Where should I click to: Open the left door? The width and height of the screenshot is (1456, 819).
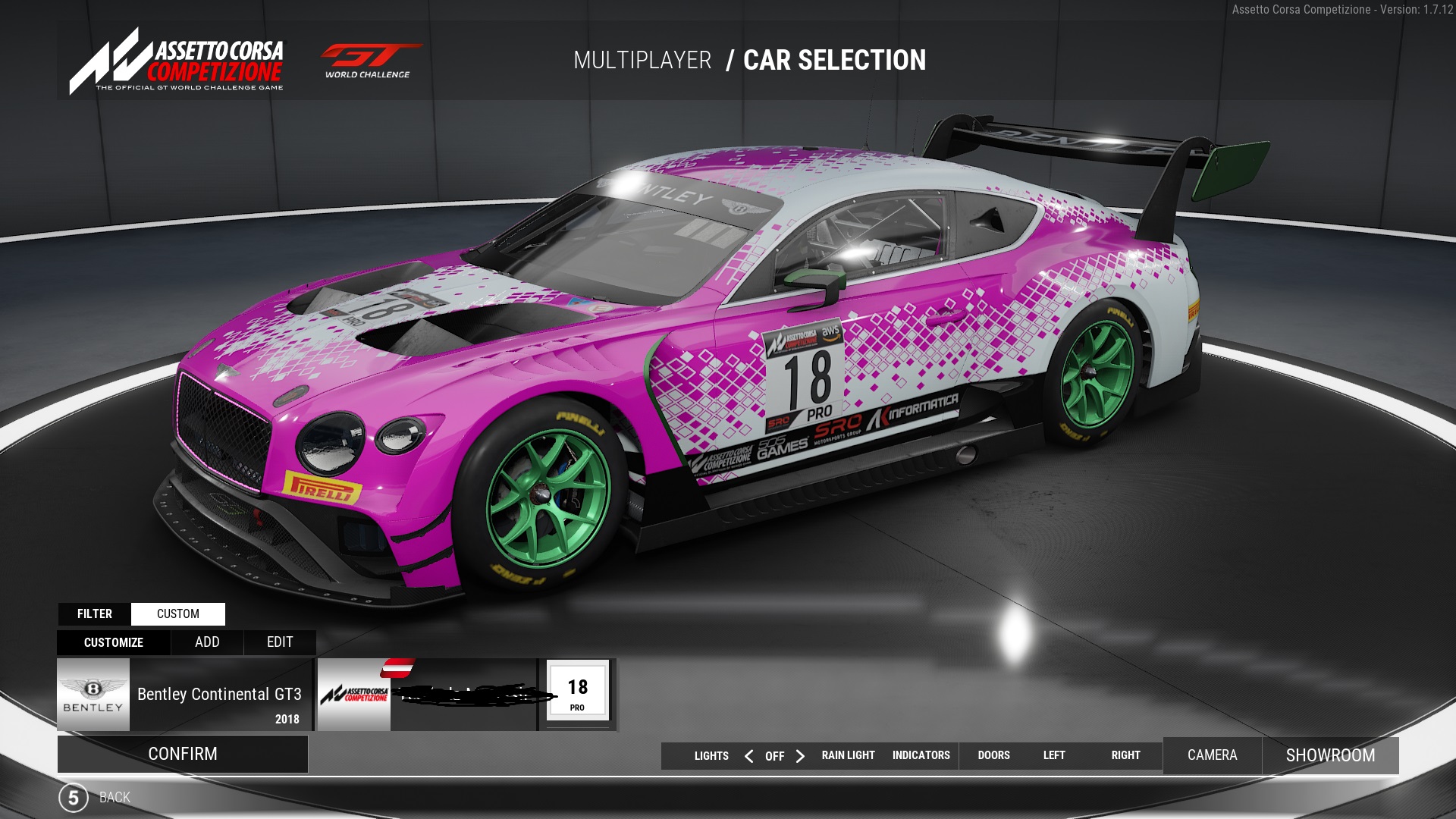(1054, 755)
